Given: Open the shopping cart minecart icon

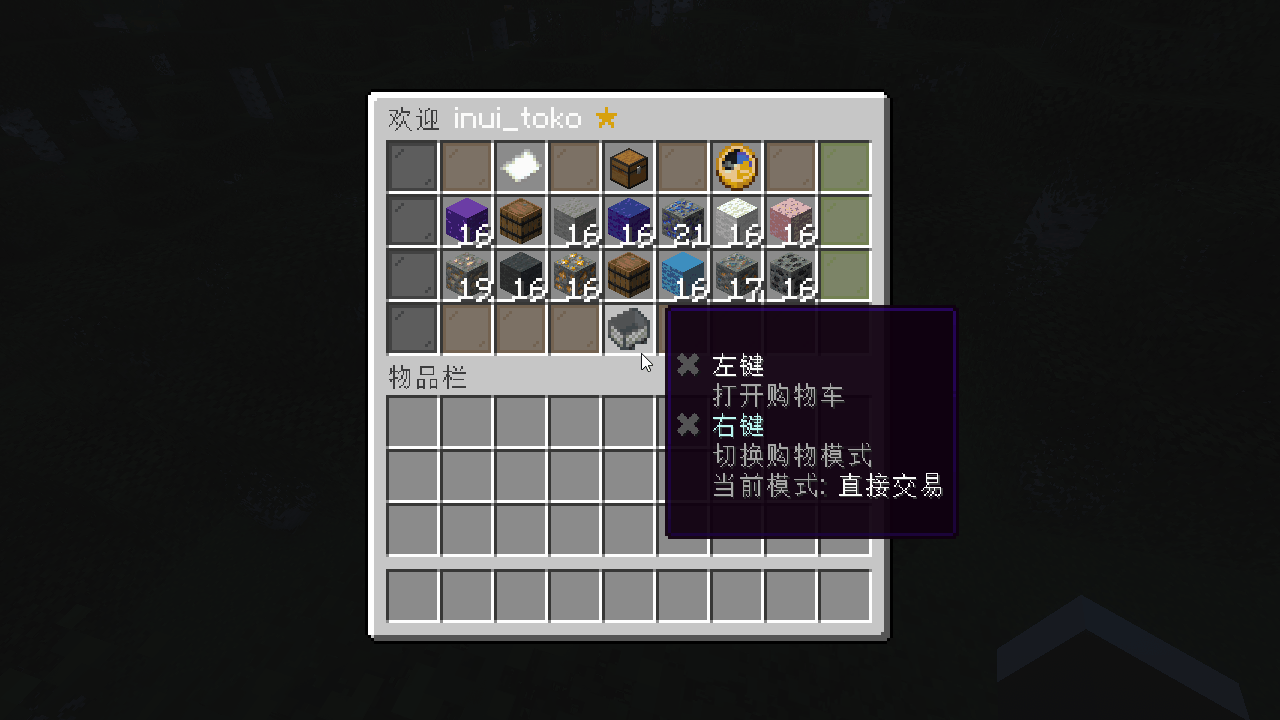Looking at the screenshot, I should coord(628,330).
